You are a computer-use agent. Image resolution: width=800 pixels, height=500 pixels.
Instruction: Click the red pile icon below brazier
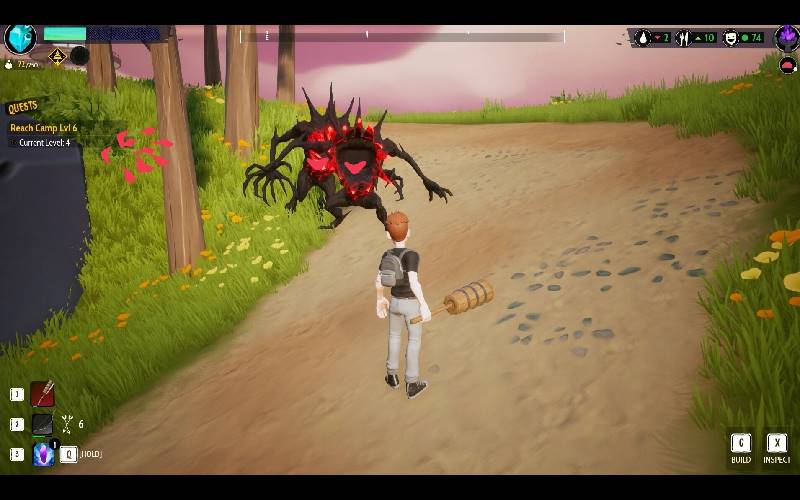[x=787, y=65]
